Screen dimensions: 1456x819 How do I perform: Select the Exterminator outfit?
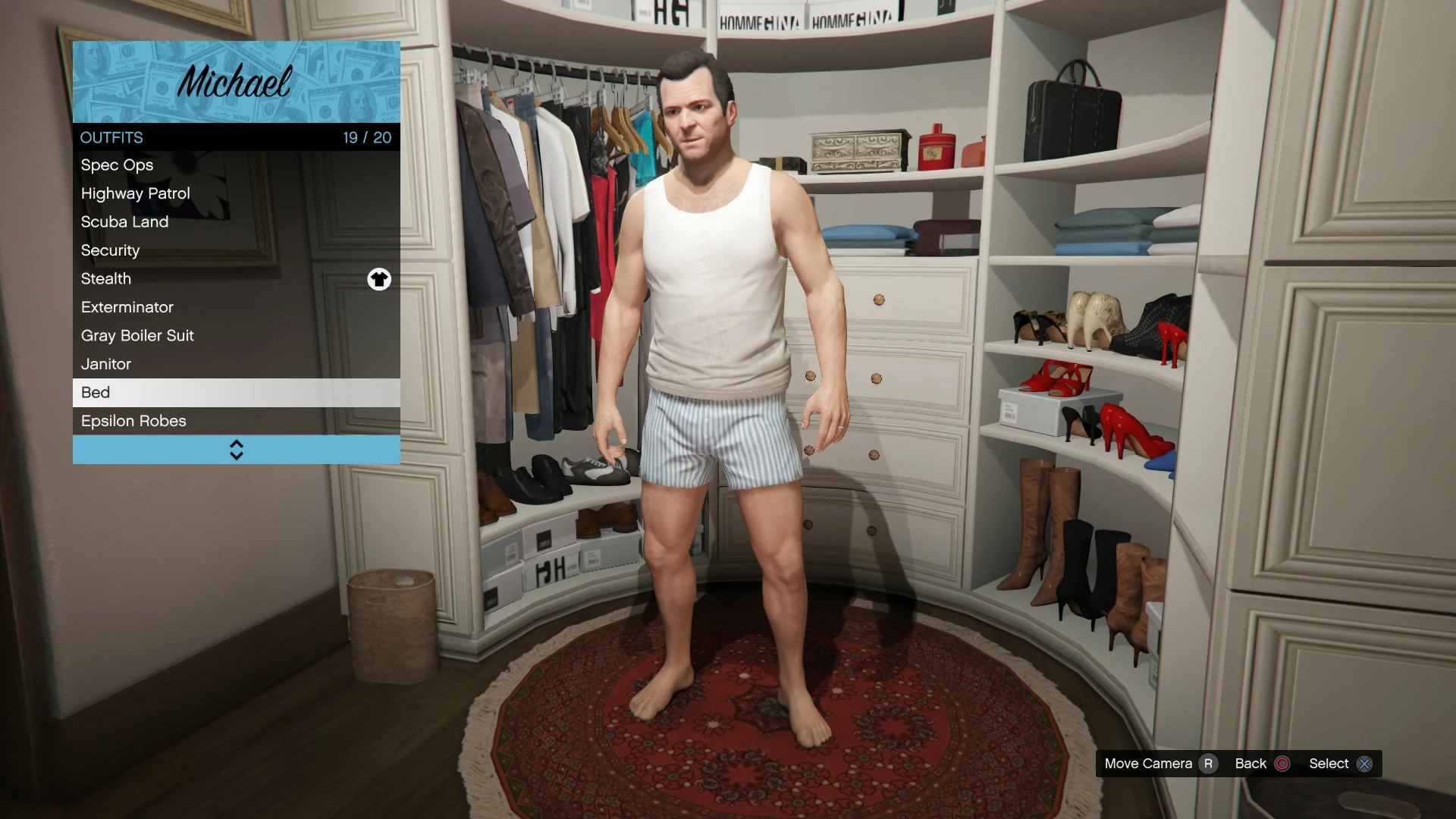[x=127, y=307]
